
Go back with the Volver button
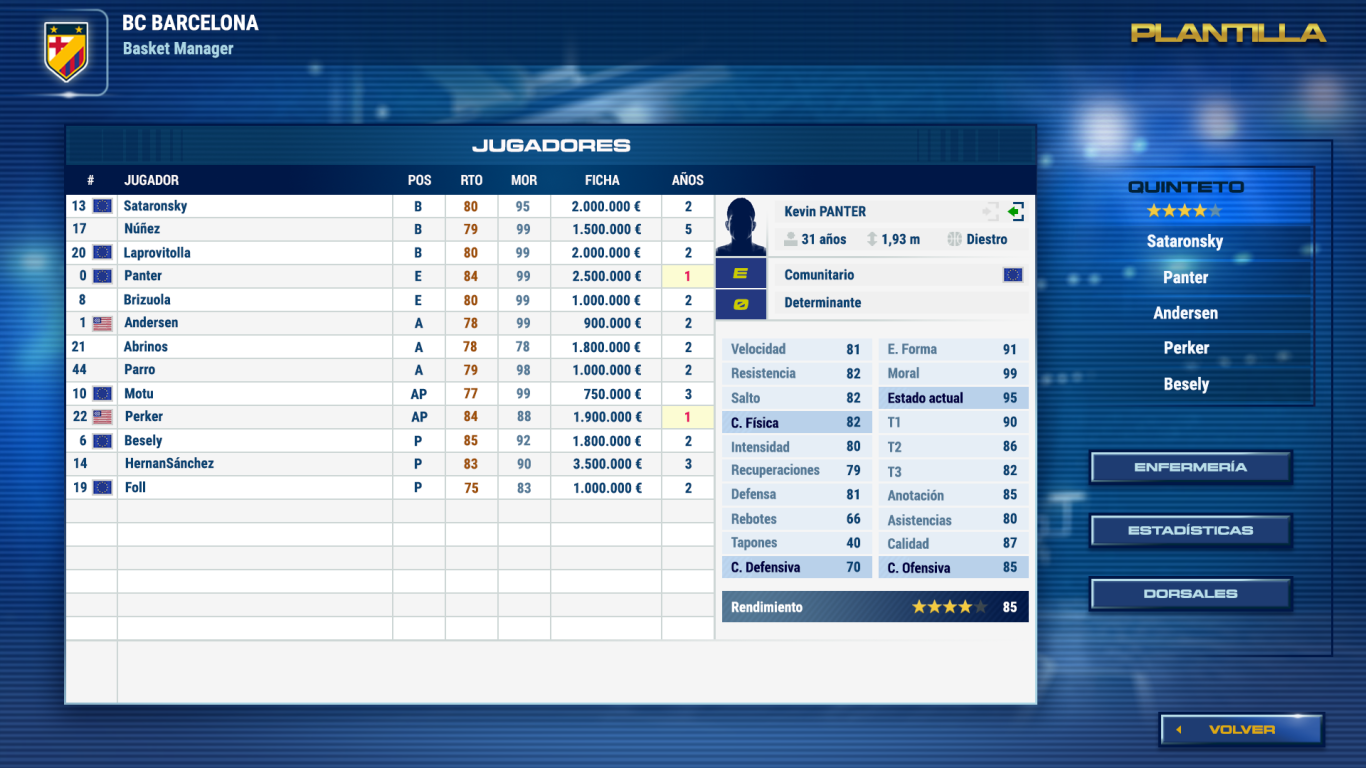pyautogui.click(x=1241, y=730)
